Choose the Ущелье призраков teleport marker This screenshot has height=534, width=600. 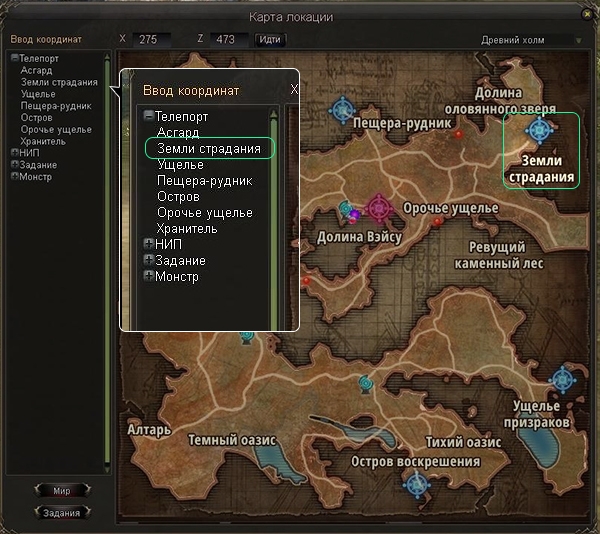[x=562, y=380]
